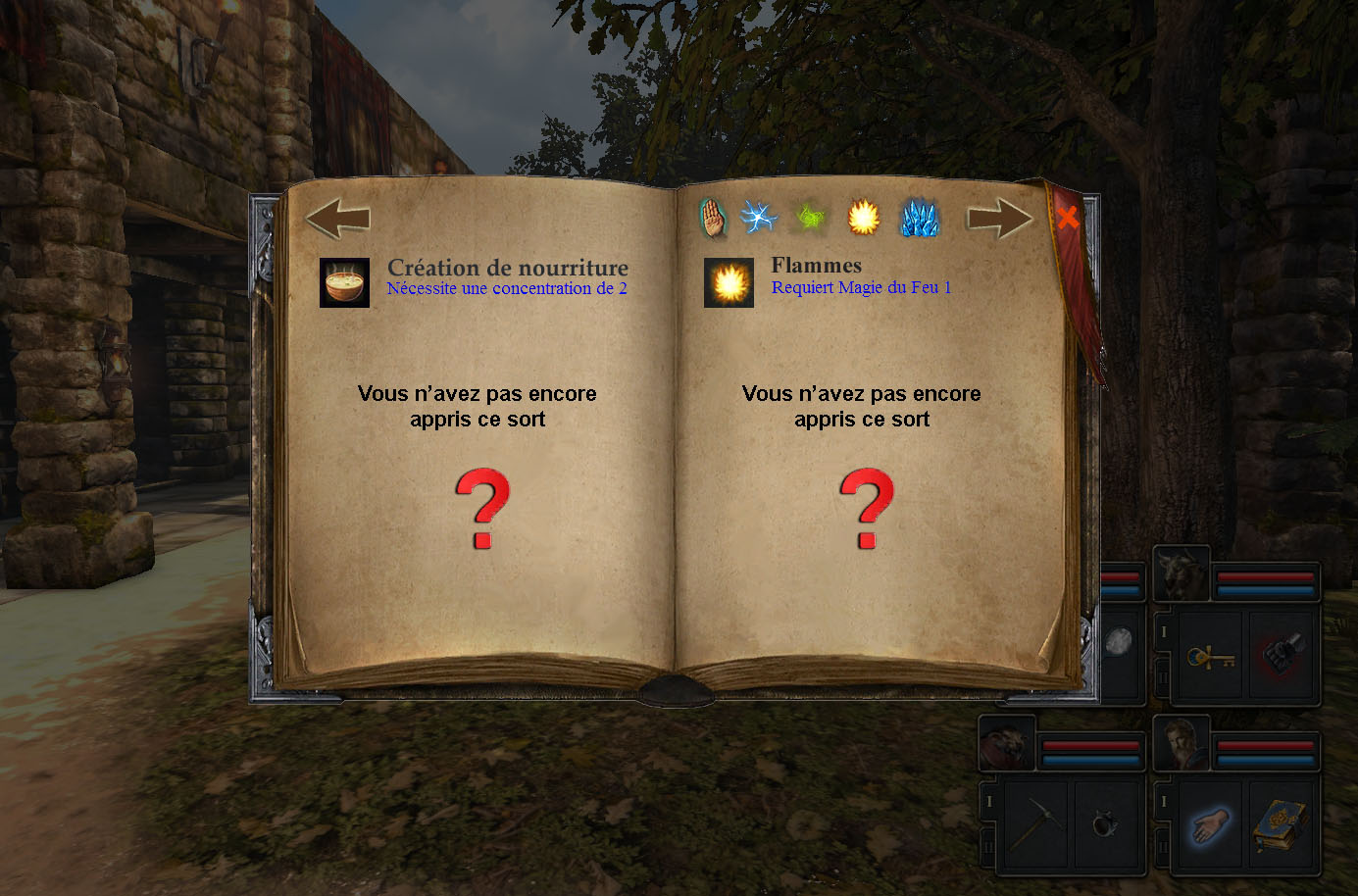The image size is (1358, 896).
Task: Open the green swirl magic tab
Action: (810, 218)
